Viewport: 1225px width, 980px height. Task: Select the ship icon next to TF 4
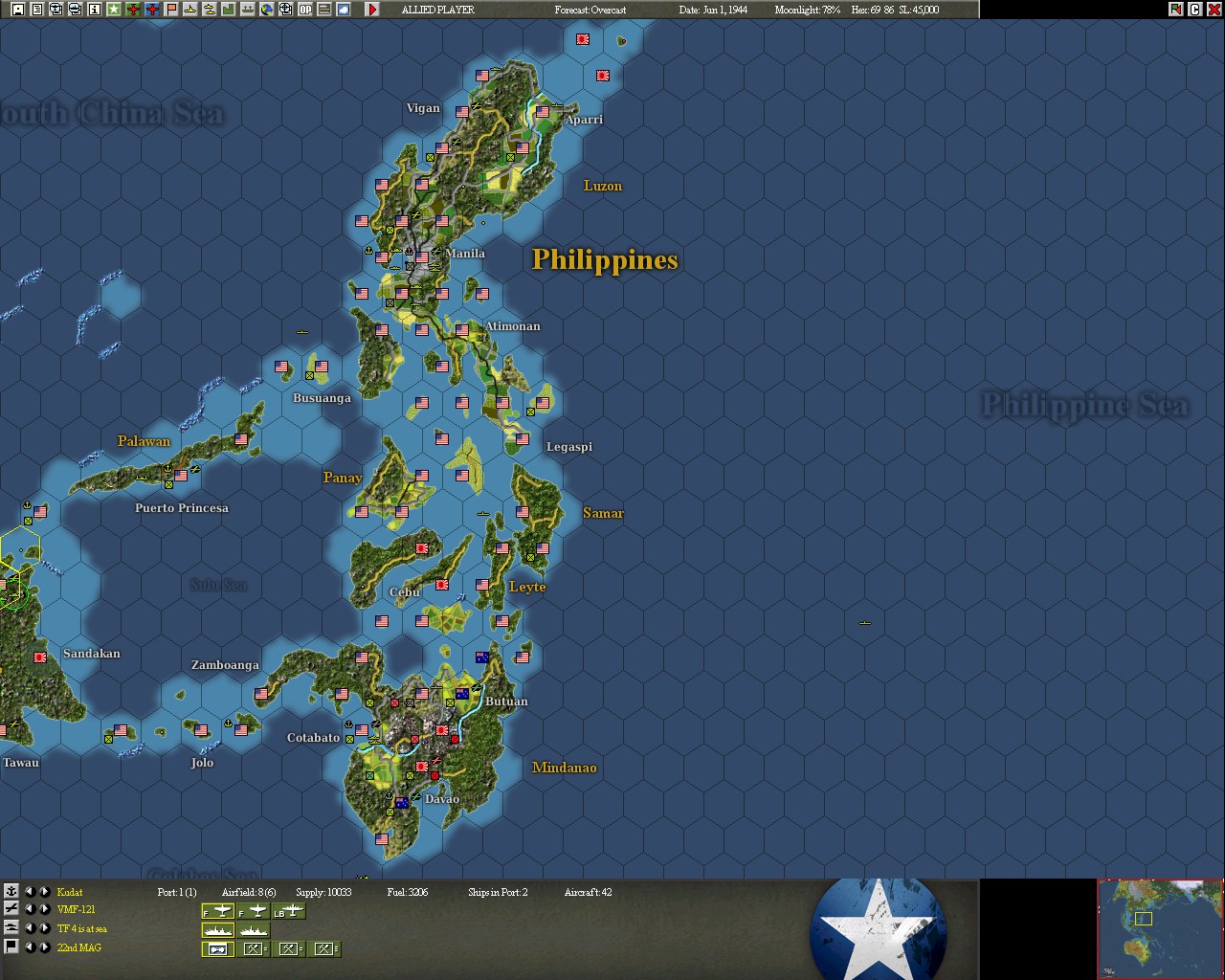click(x=11, y=929)
